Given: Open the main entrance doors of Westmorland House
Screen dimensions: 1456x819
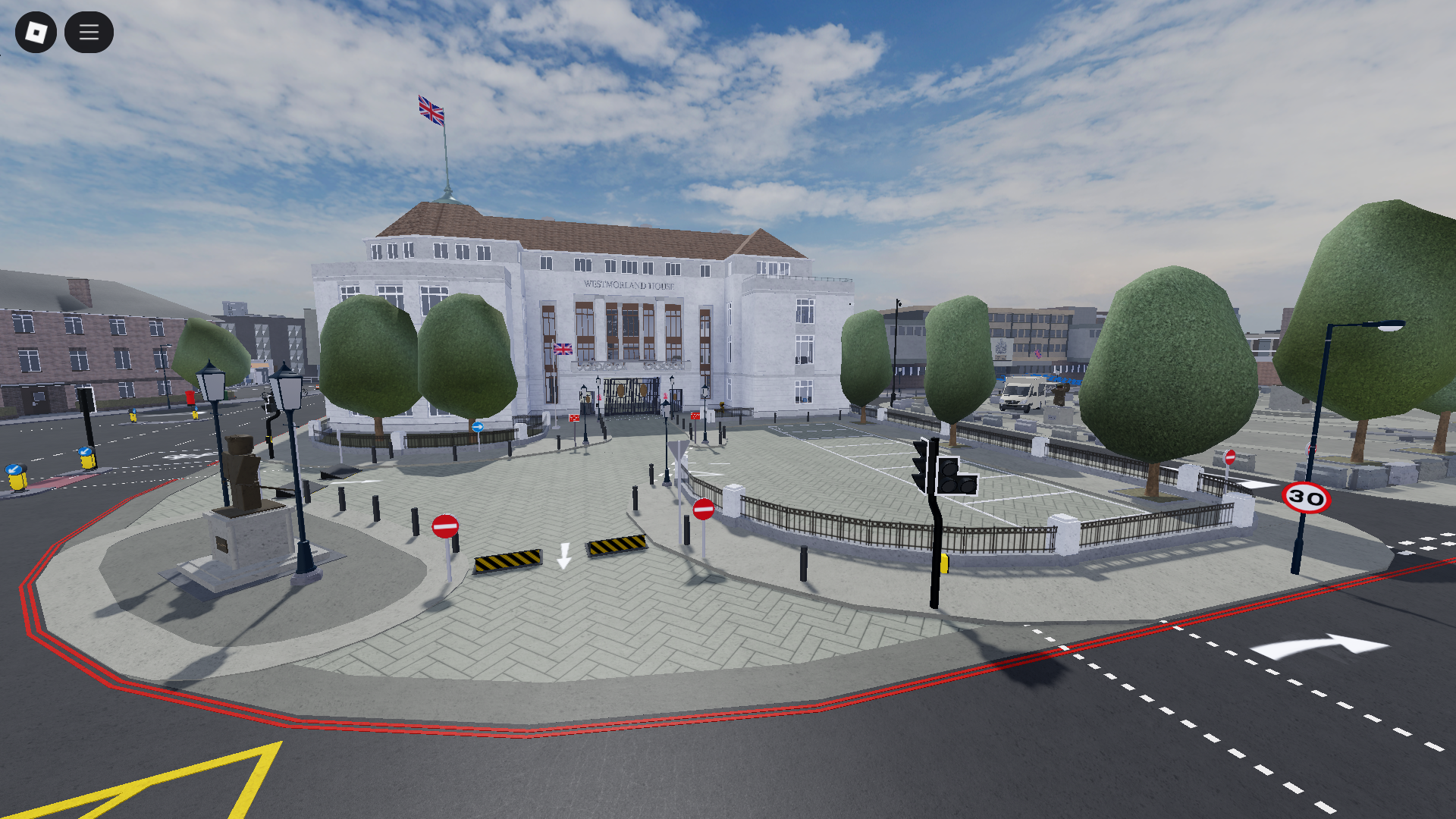Looking at the screenshot, I should point(632,396).
